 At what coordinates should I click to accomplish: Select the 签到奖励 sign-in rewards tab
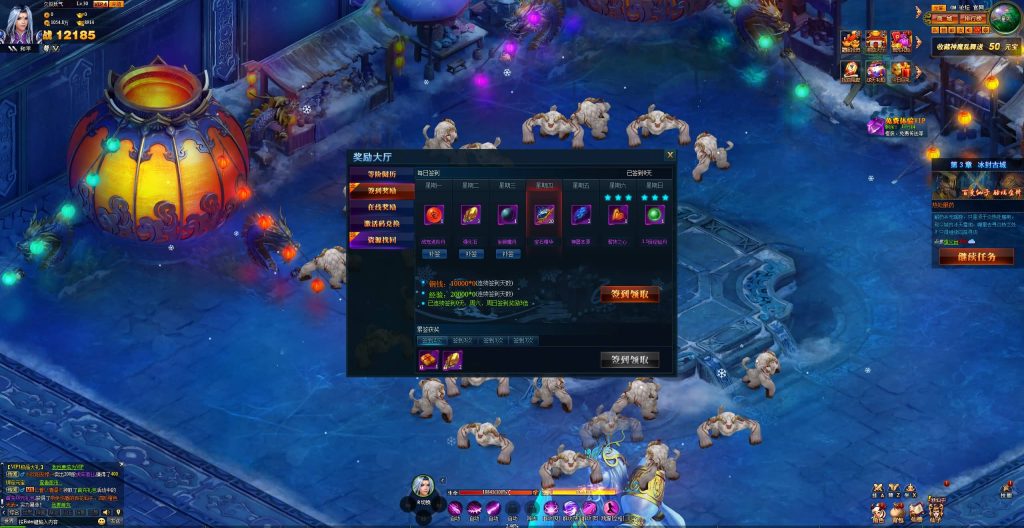point(381,190)
